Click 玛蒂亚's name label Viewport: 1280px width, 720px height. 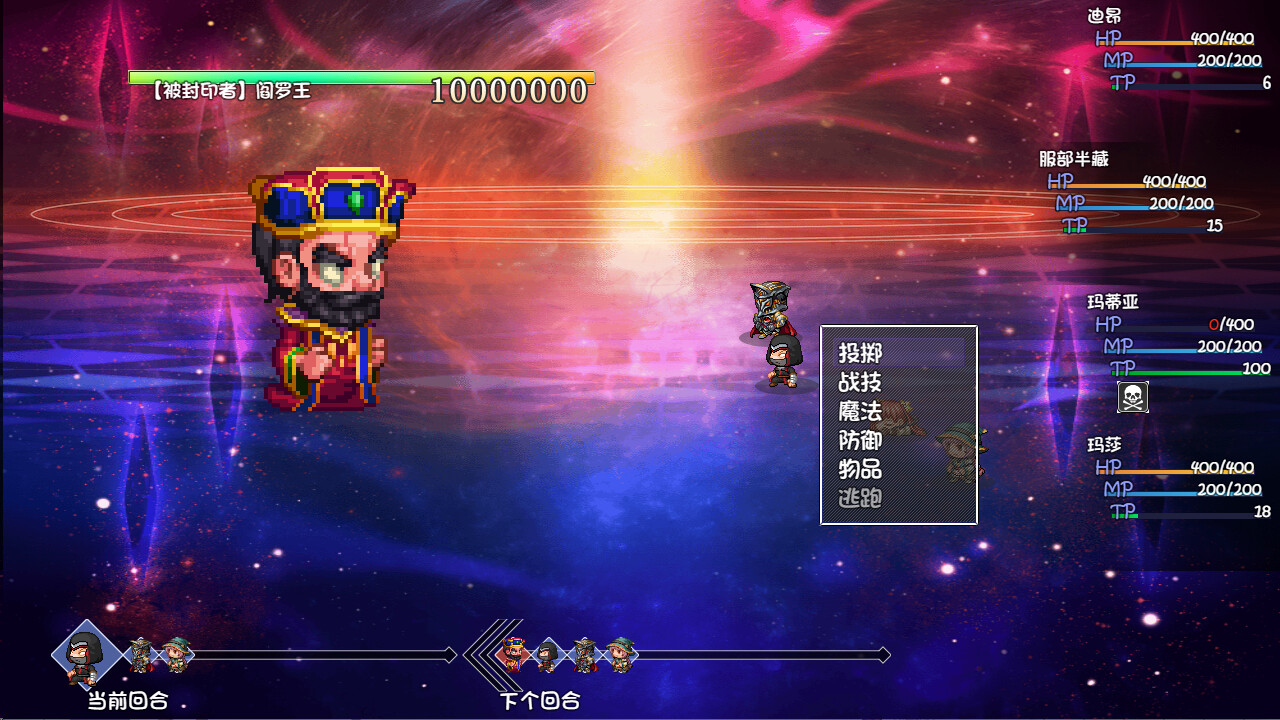pos(1113,301)
